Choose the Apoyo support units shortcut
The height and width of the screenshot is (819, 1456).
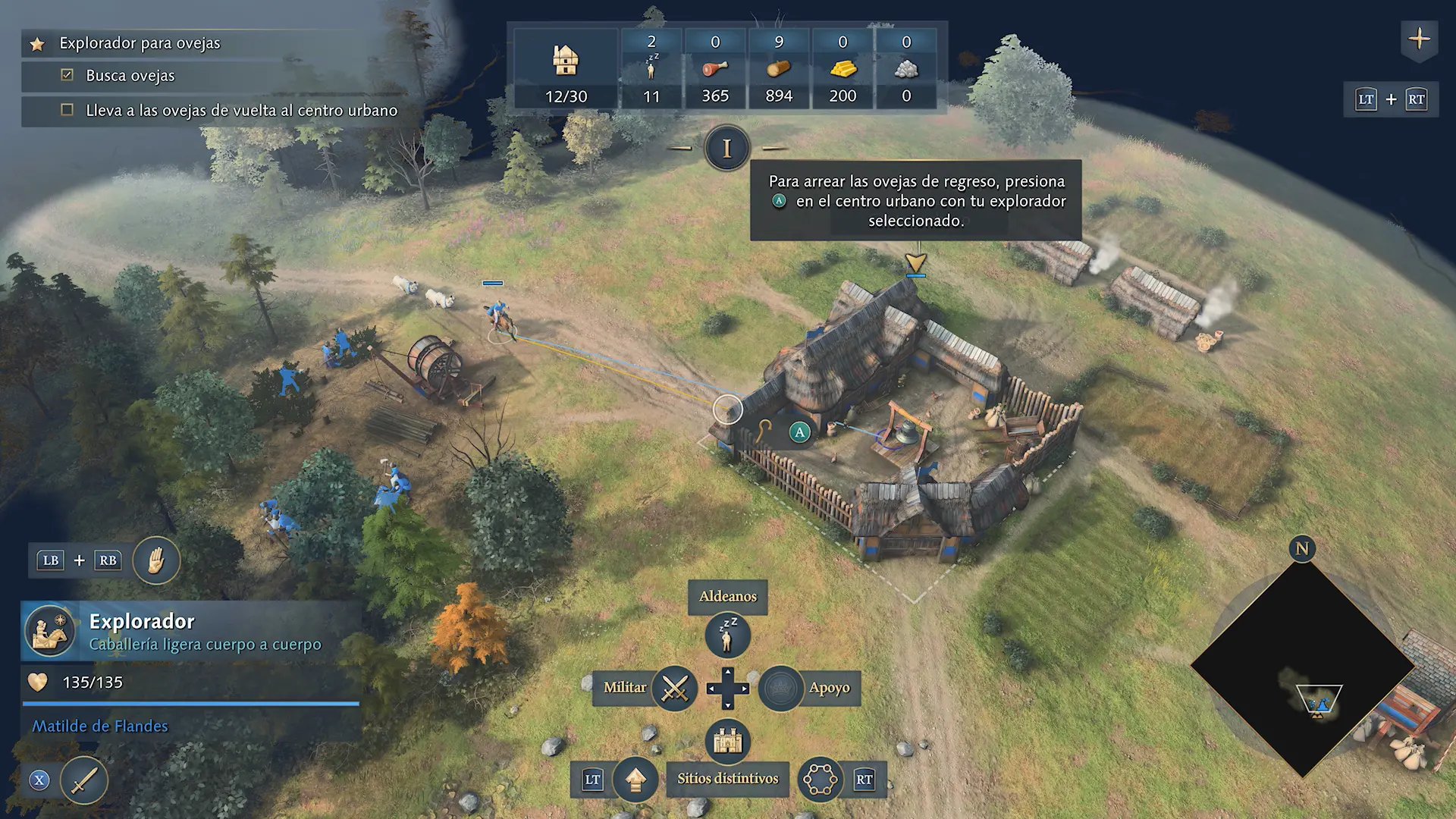[781, 689]
